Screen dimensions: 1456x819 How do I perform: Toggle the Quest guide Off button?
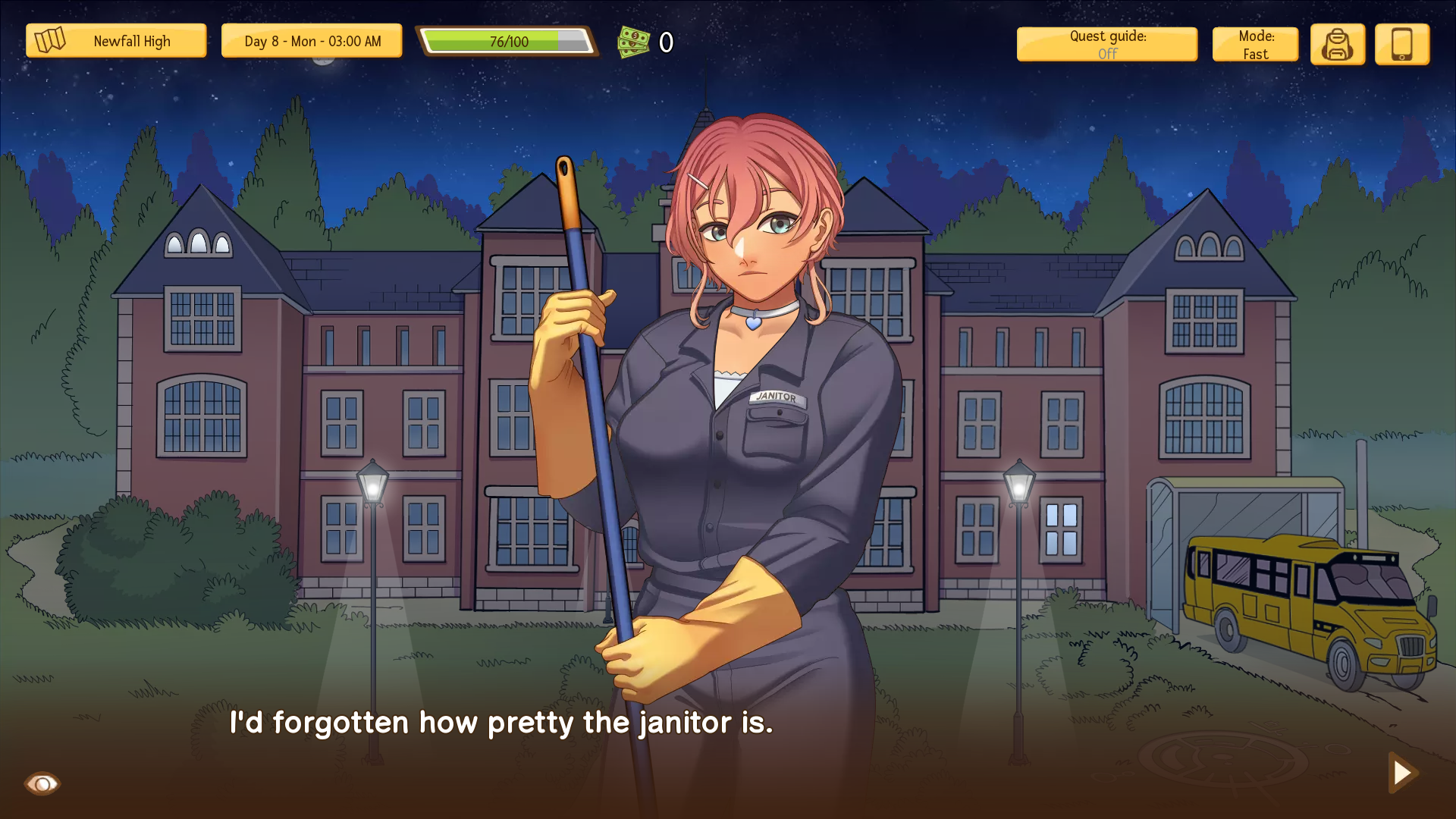point(1106,45)
